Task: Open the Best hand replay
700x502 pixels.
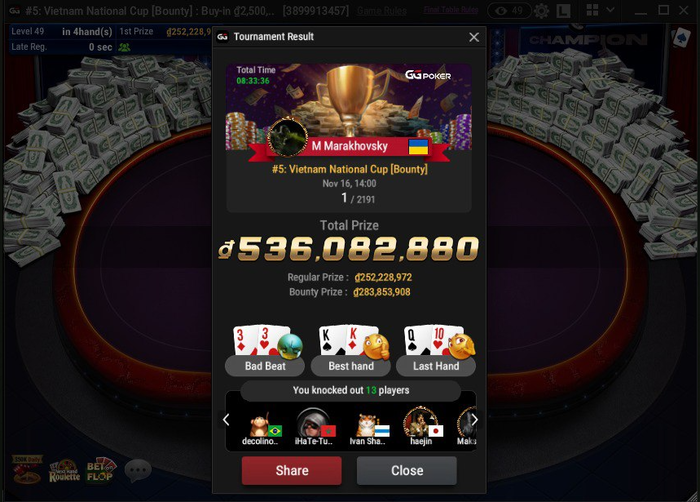Action: tap(350, 366)
